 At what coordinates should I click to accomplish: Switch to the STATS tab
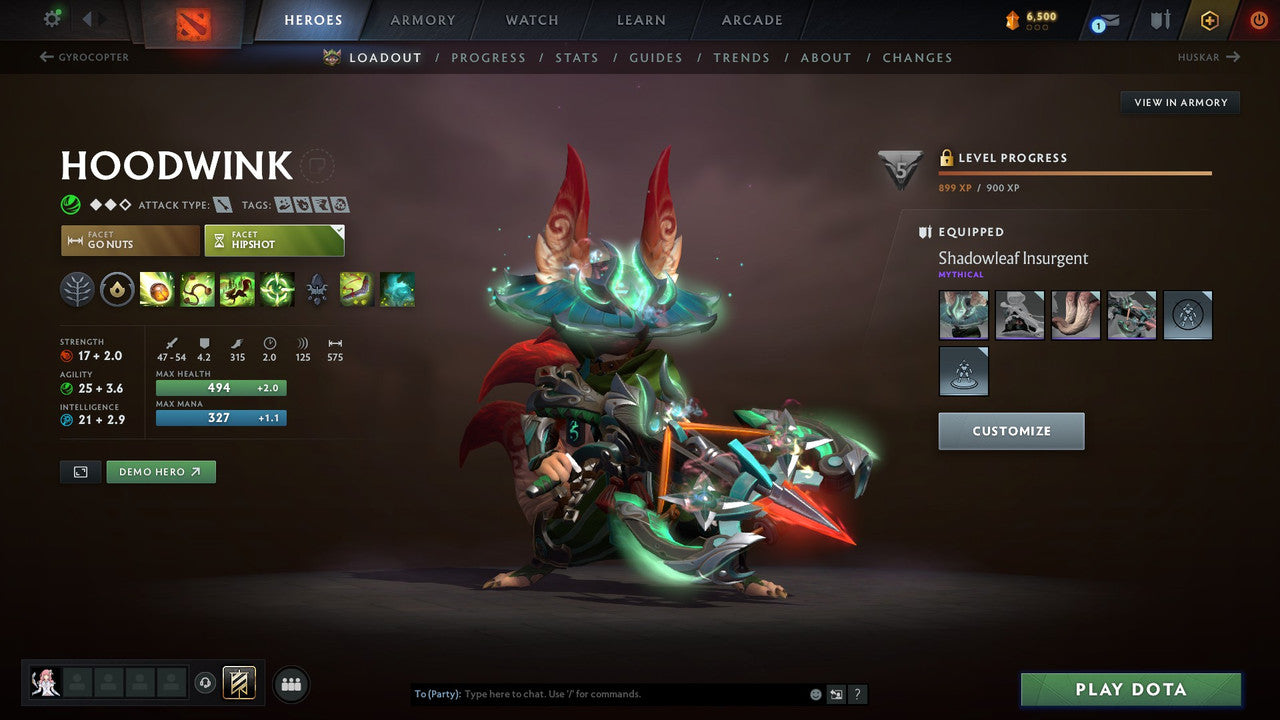pyautogui.click(x=577, y=57)
